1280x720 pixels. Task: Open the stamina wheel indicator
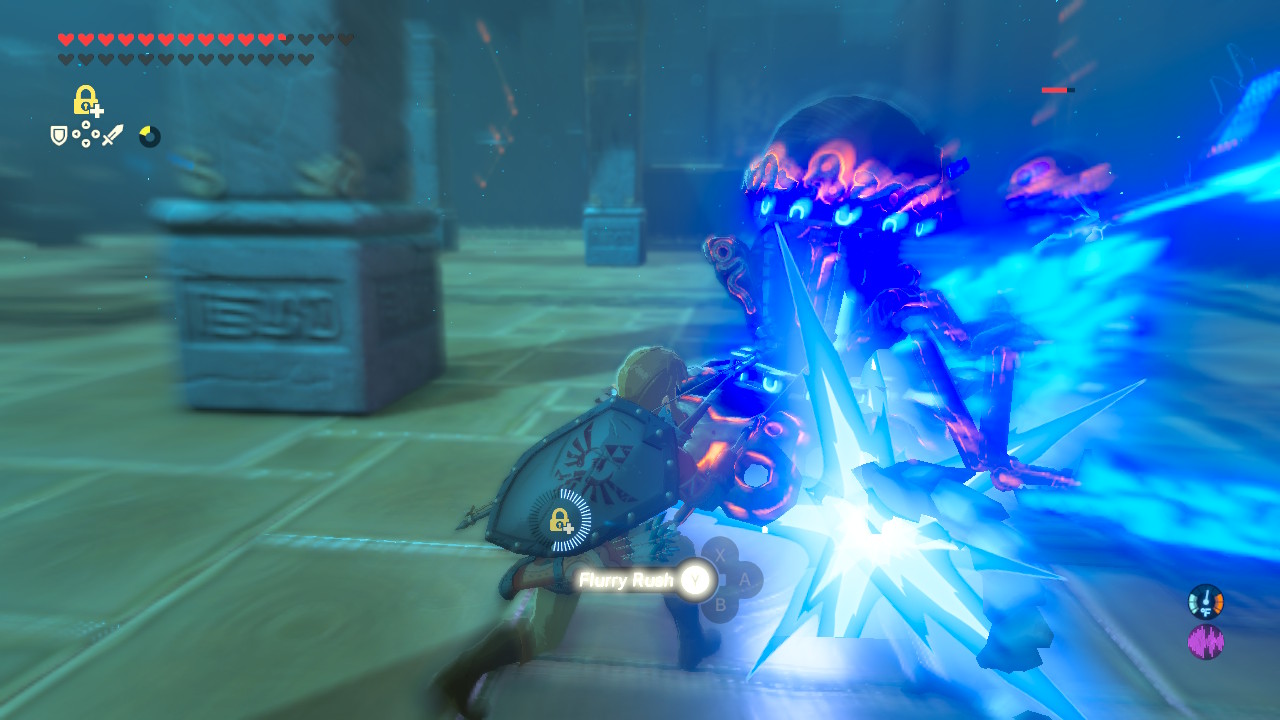click(150, 136)
